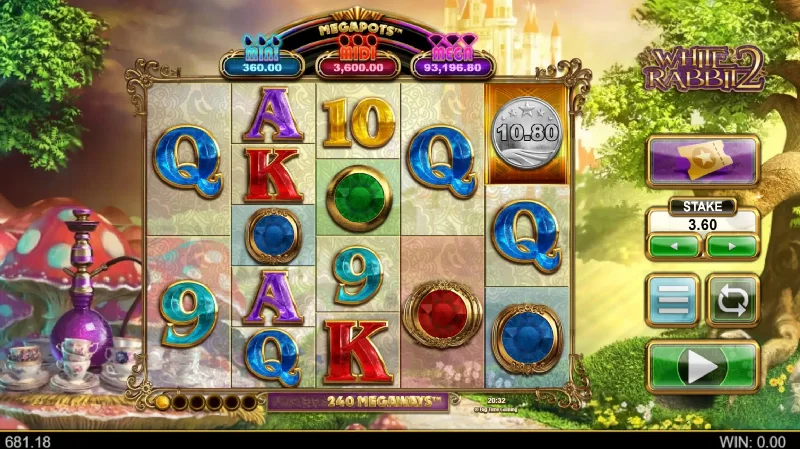The image size is (800, 449).
Task: Decrease the stake with the left arrow
Action: [x=673, y=246]
